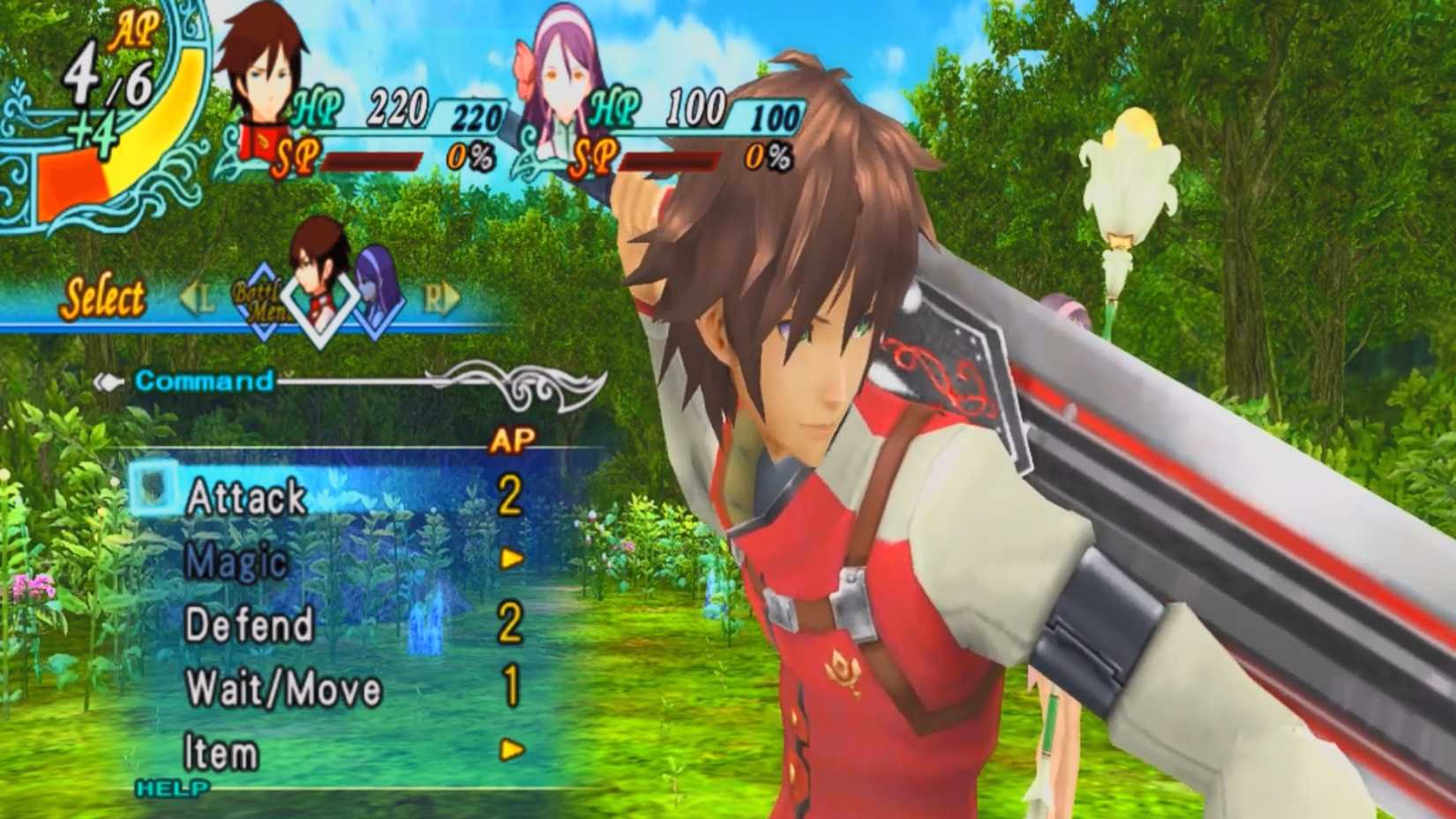Expand the Magic submenu arrow
Viewport: 1456px width, 819px height.
click(510, 559)
